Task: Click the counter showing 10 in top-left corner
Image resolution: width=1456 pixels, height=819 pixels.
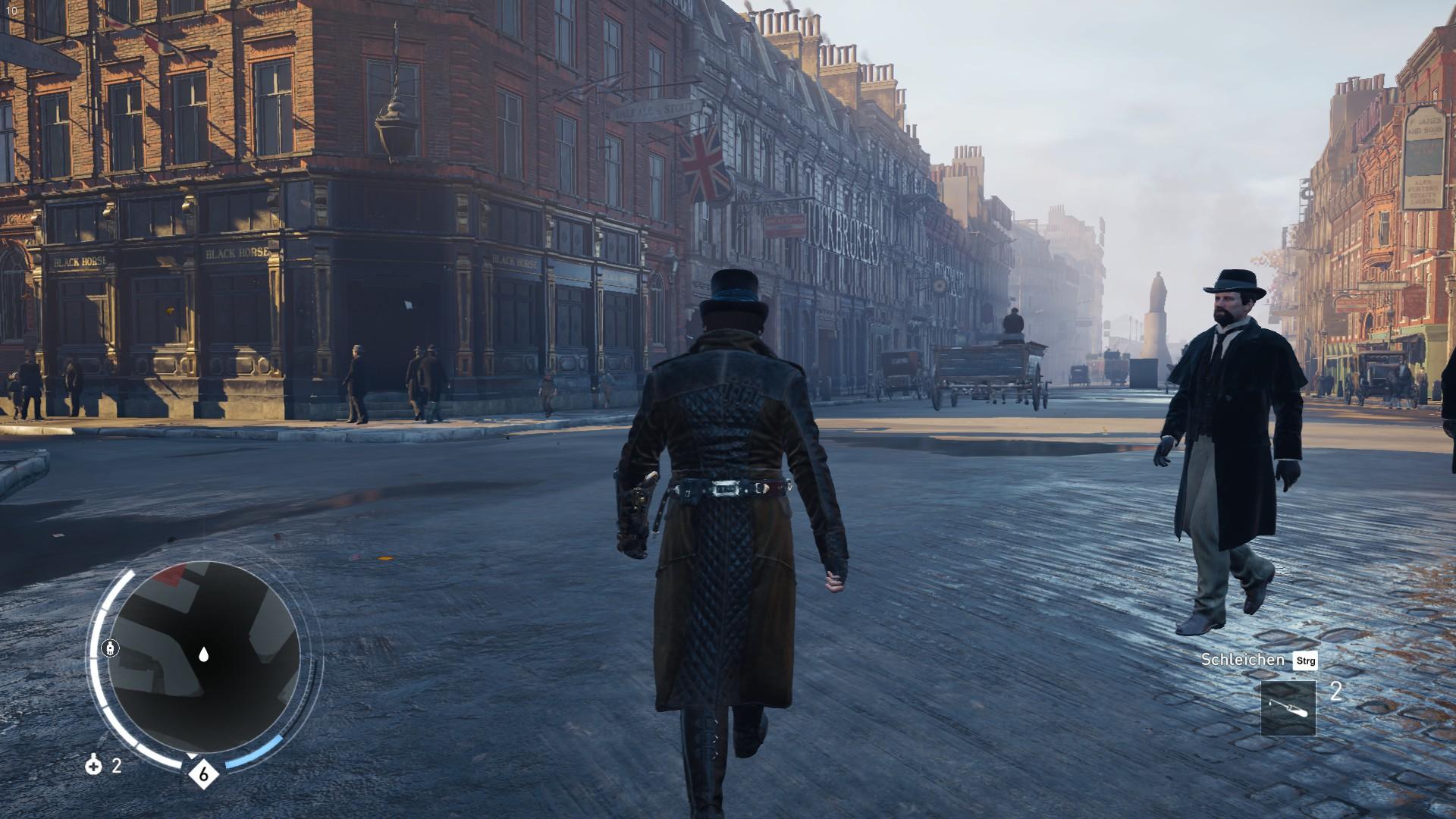Action: 11,11
